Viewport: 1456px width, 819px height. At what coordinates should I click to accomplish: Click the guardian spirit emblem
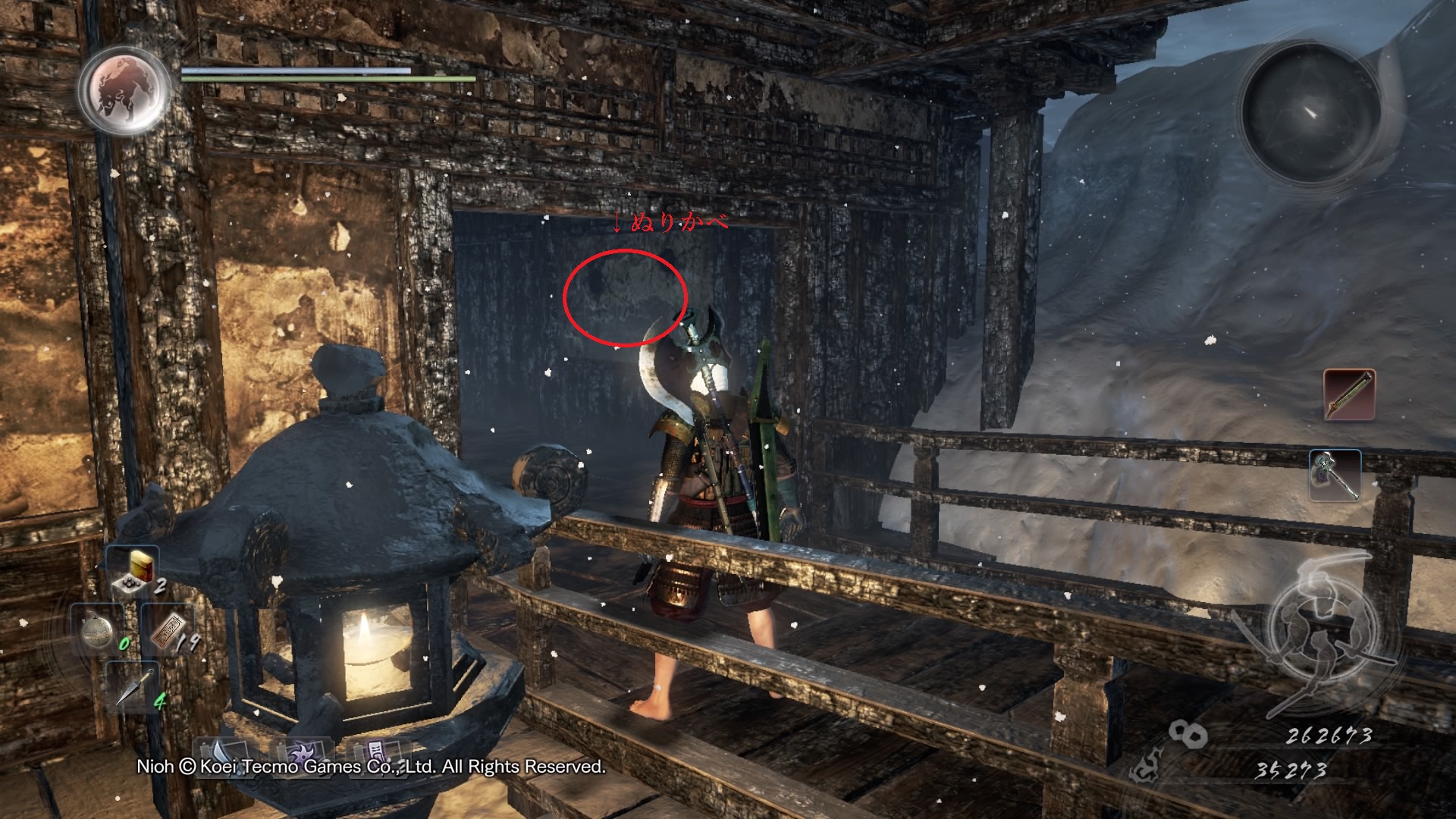coord(124,89)
